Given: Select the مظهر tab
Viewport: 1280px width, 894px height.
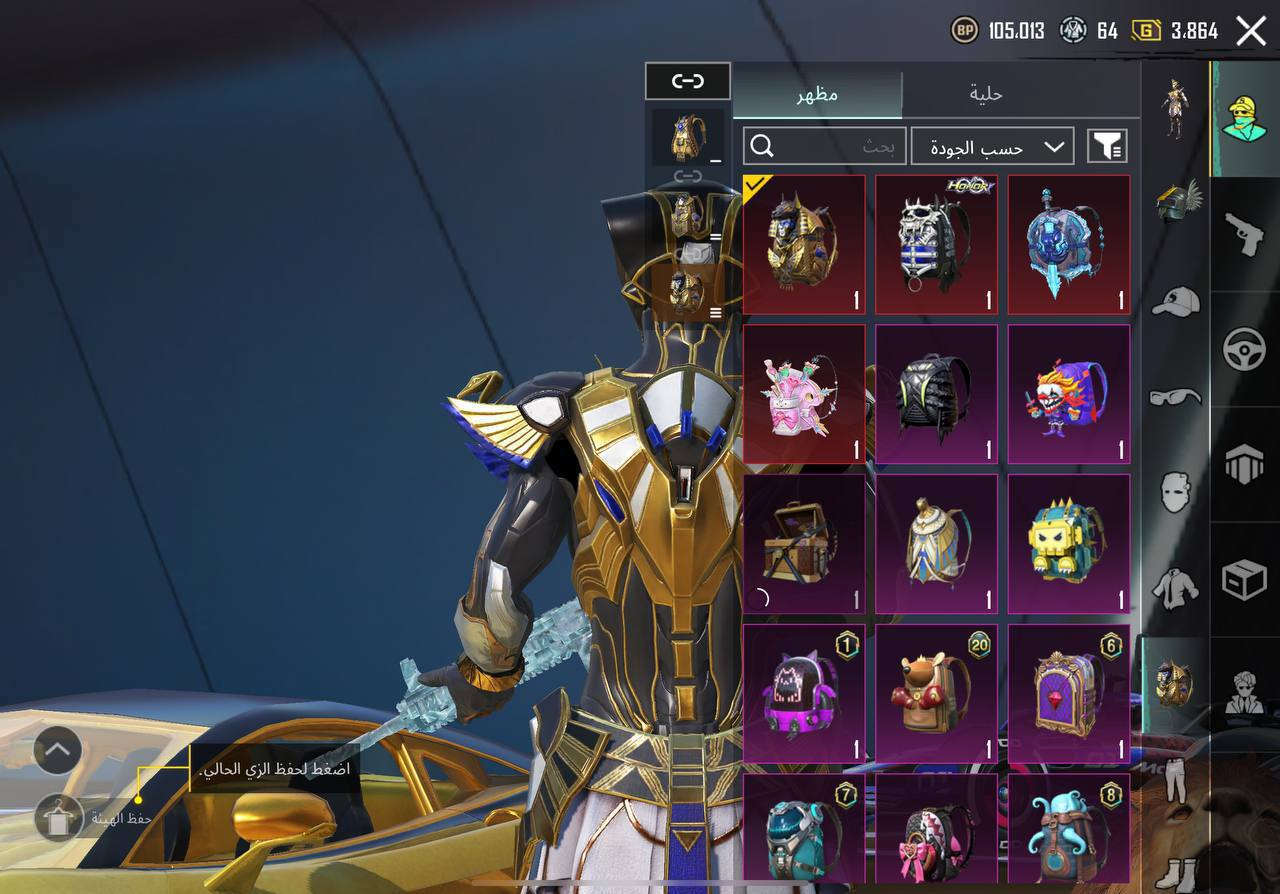Looking at the screenshot, I should tap(817, 95).
